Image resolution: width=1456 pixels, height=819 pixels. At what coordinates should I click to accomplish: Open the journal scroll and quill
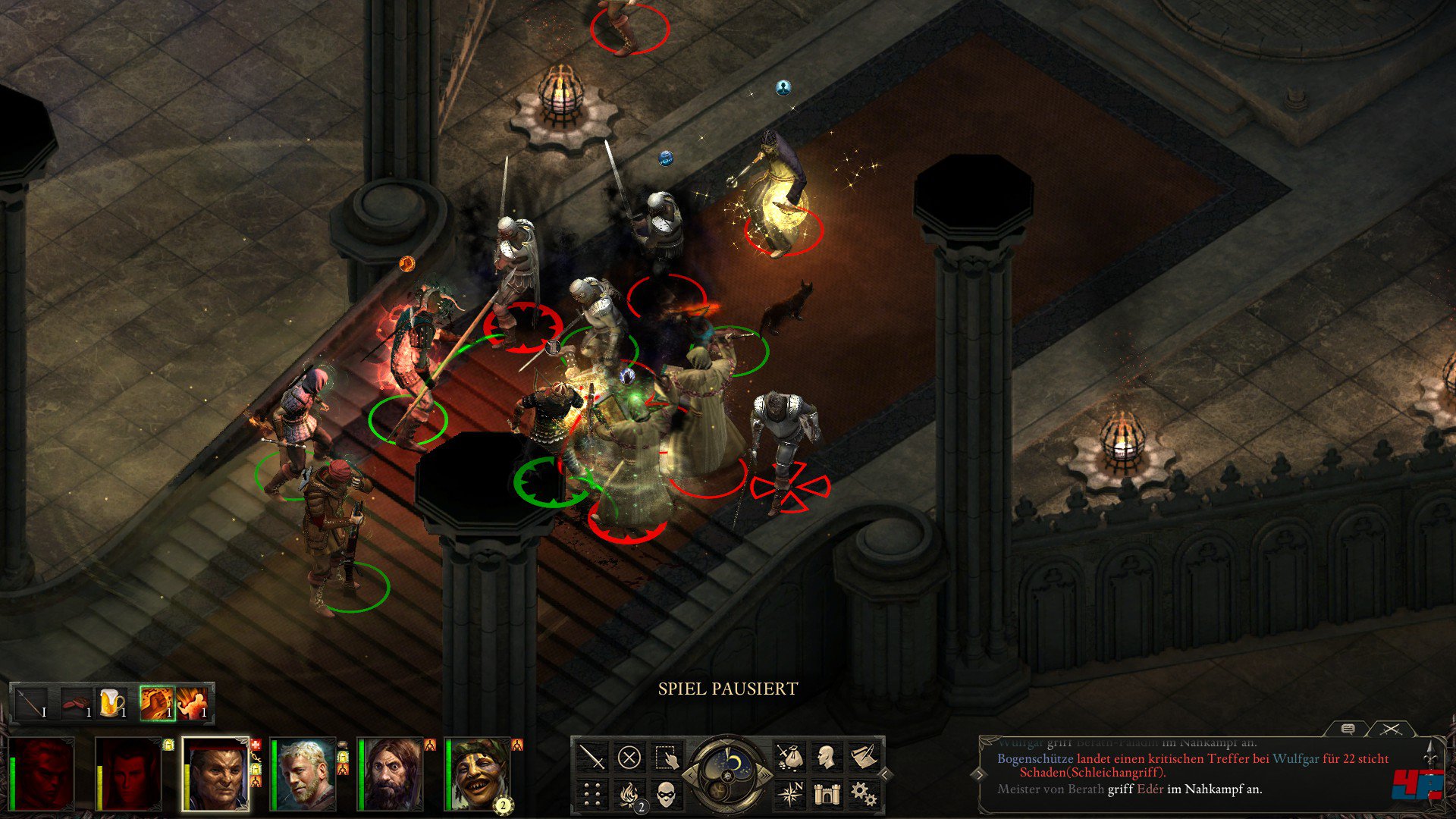pyautogui.click(x=863, y=757)
